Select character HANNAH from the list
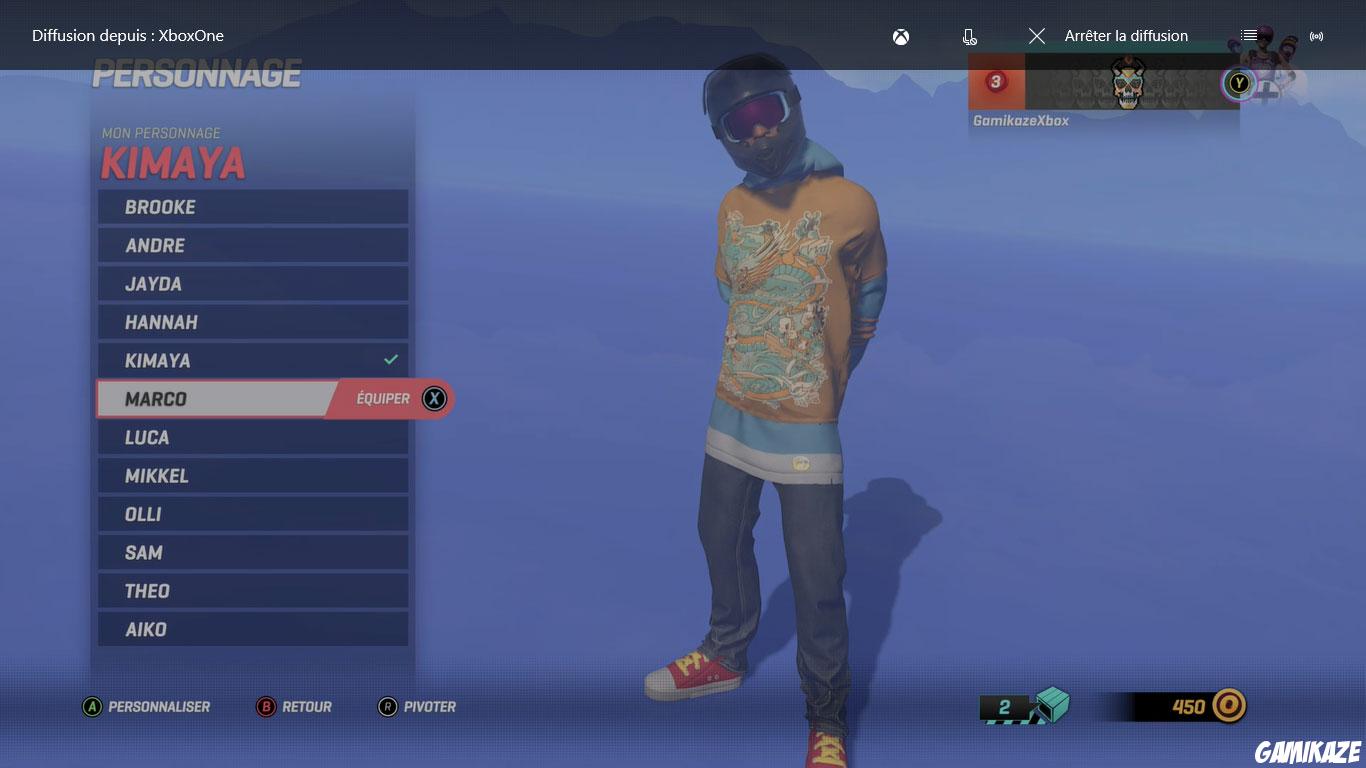This screenshot has height=768, width=1366. click(x=252, y=322)
